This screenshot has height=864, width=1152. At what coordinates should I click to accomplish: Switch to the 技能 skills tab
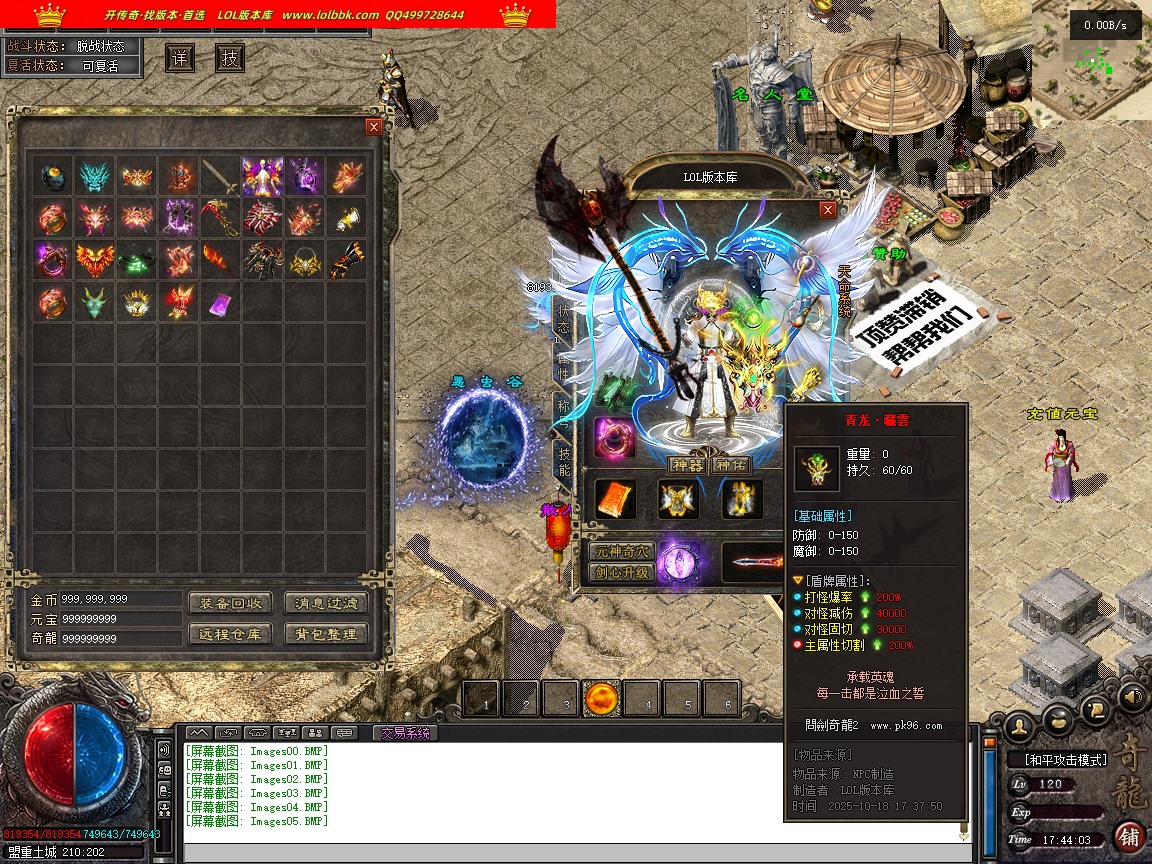(x=564, y=461)
